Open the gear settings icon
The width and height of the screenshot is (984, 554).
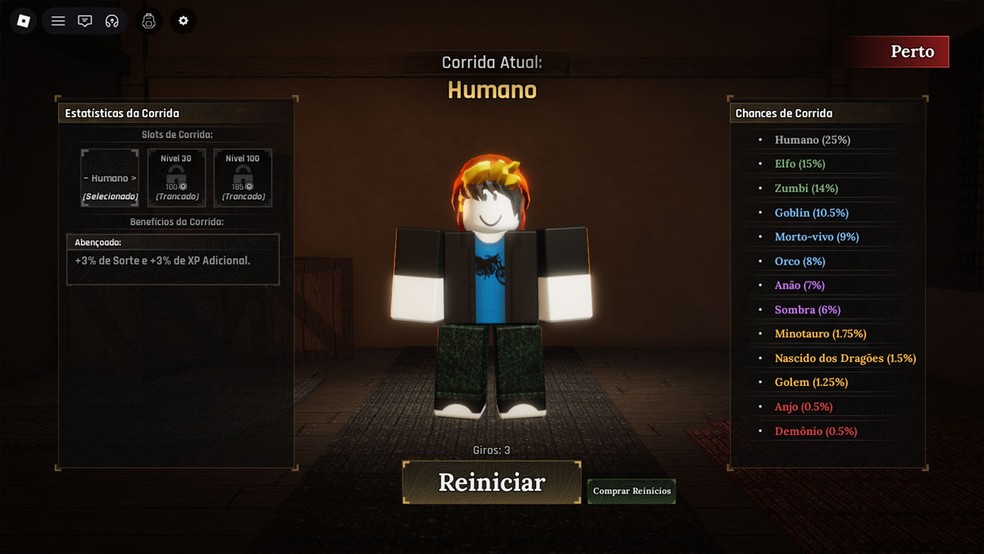183,21
